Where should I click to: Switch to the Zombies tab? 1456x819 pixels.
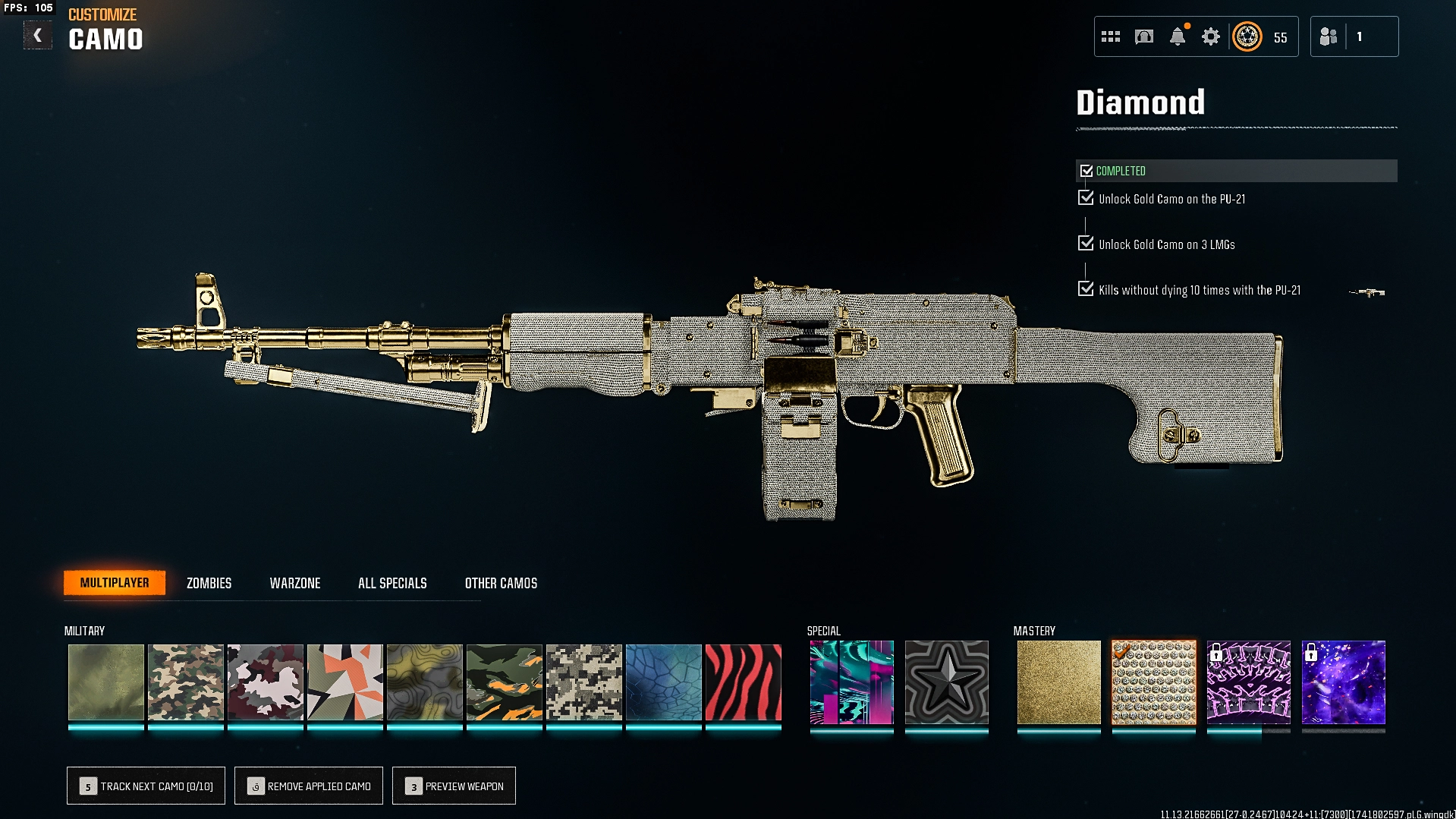209,583
